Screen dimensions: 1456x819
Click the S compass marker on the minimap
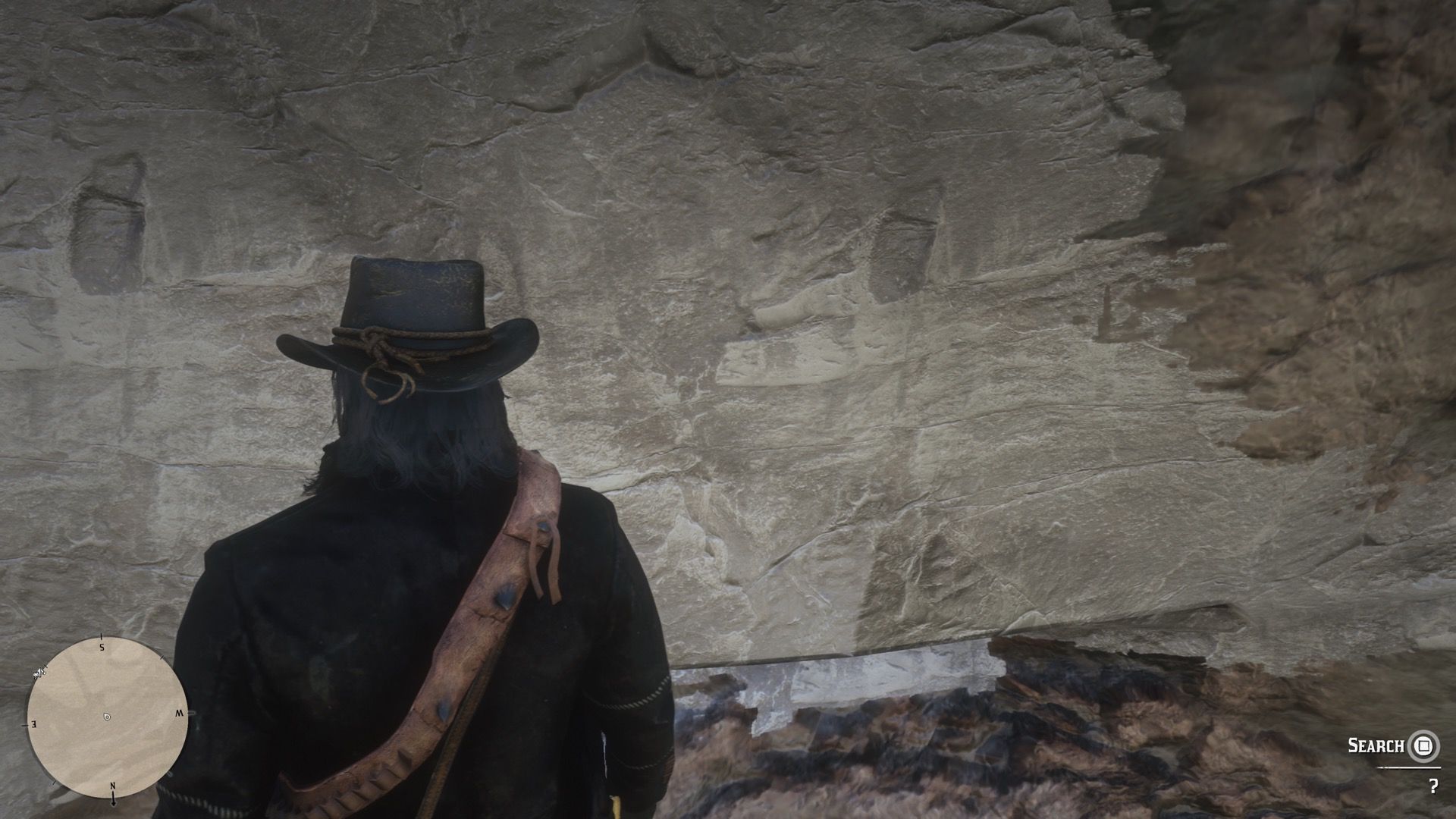pos(102,647)
